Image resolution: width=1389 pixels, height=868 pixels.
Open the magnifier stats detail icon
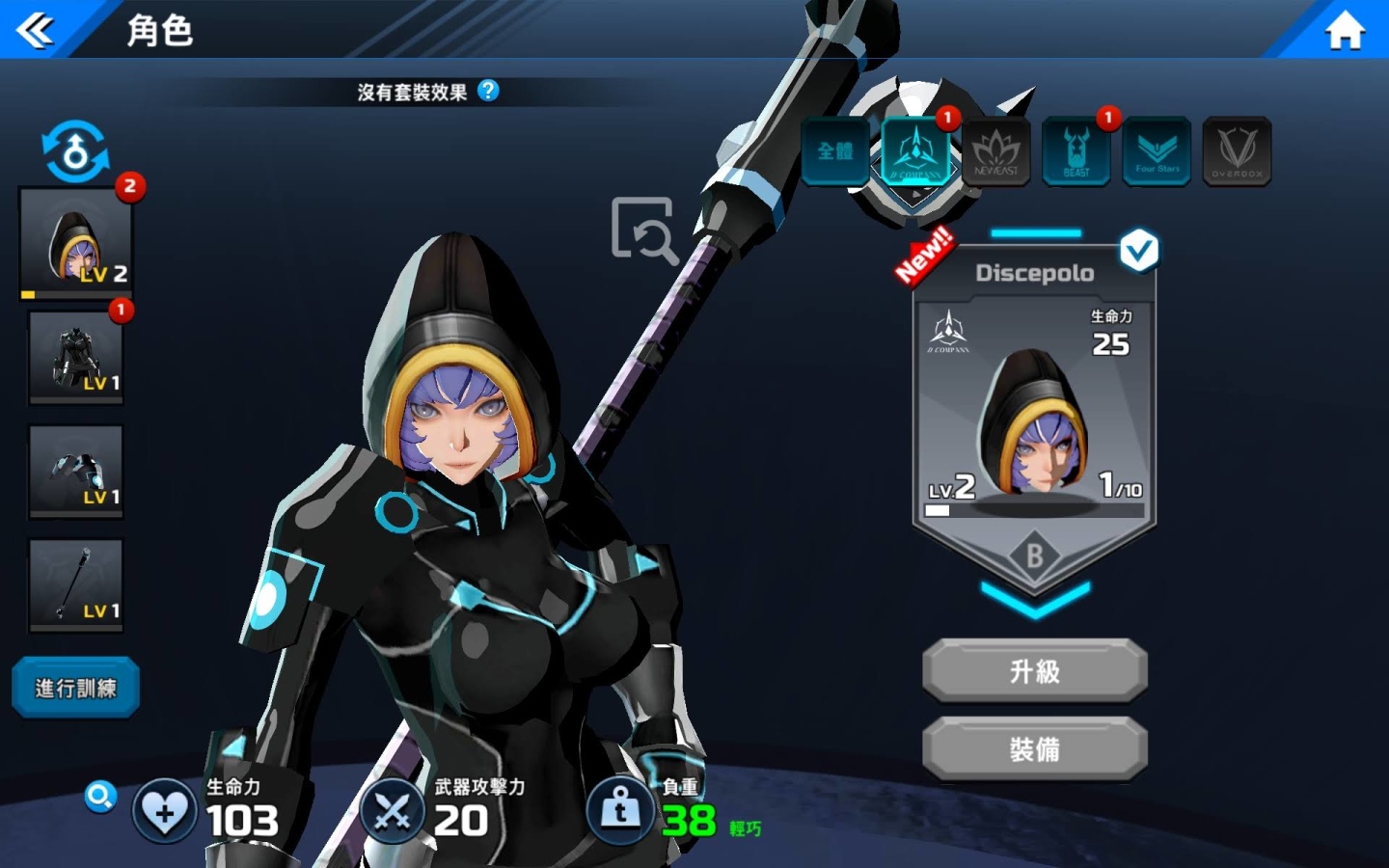click(99, 797)
